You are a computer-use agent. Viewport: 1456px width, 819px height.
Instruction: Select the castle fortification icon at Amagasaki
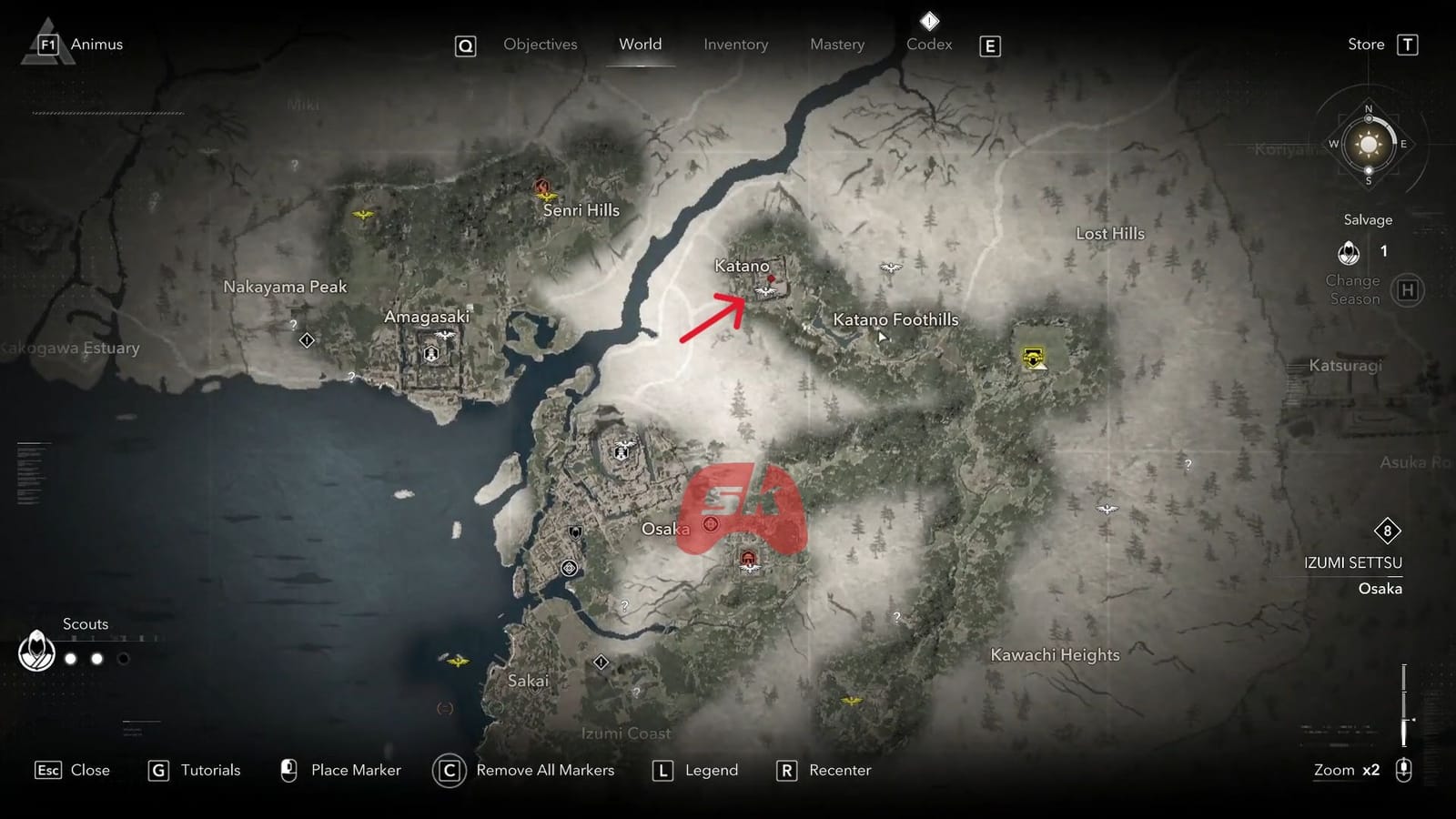click(x=432, y=353)
